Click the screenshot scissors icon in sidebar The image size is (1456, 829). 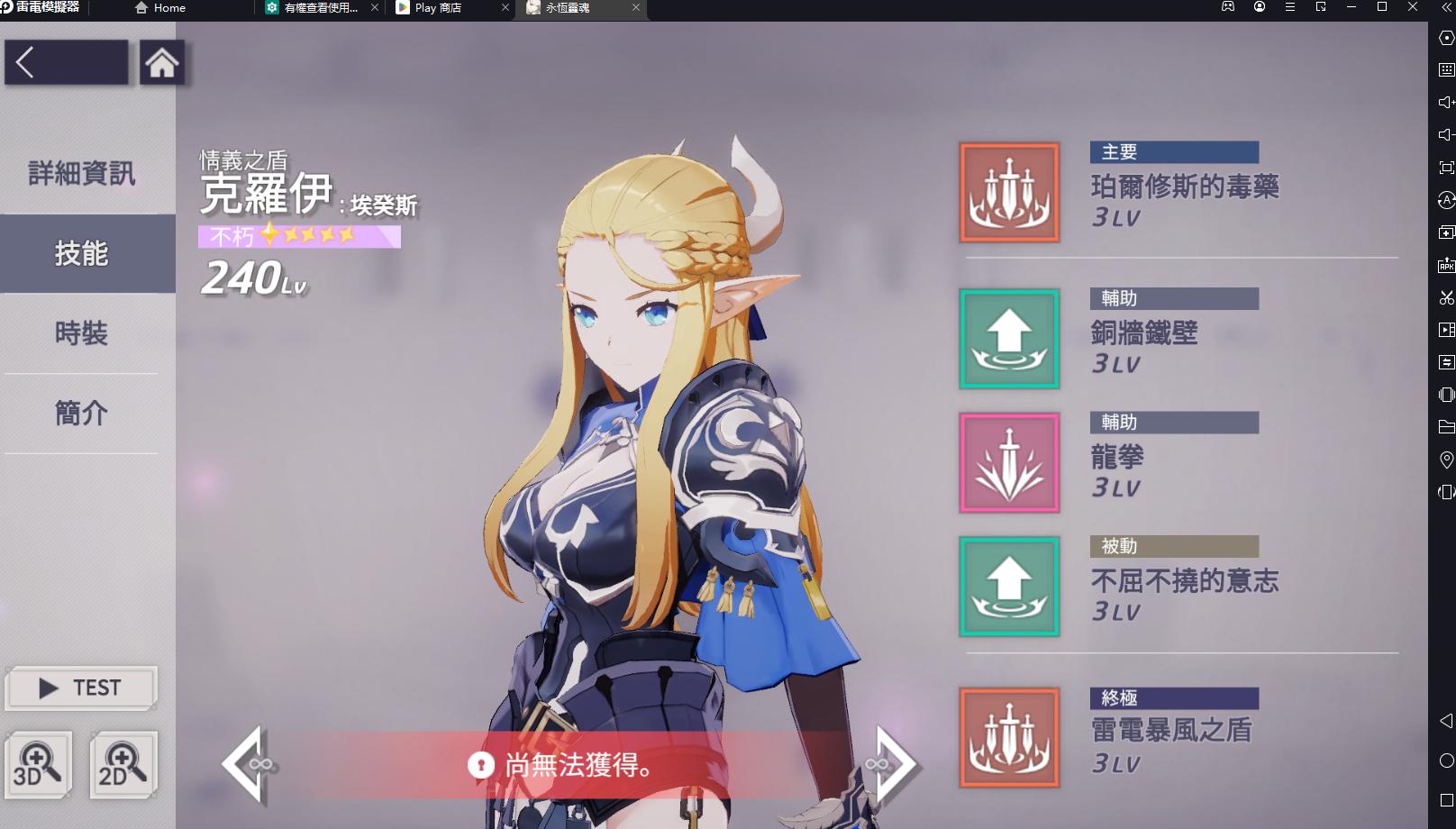[1446, 298]
